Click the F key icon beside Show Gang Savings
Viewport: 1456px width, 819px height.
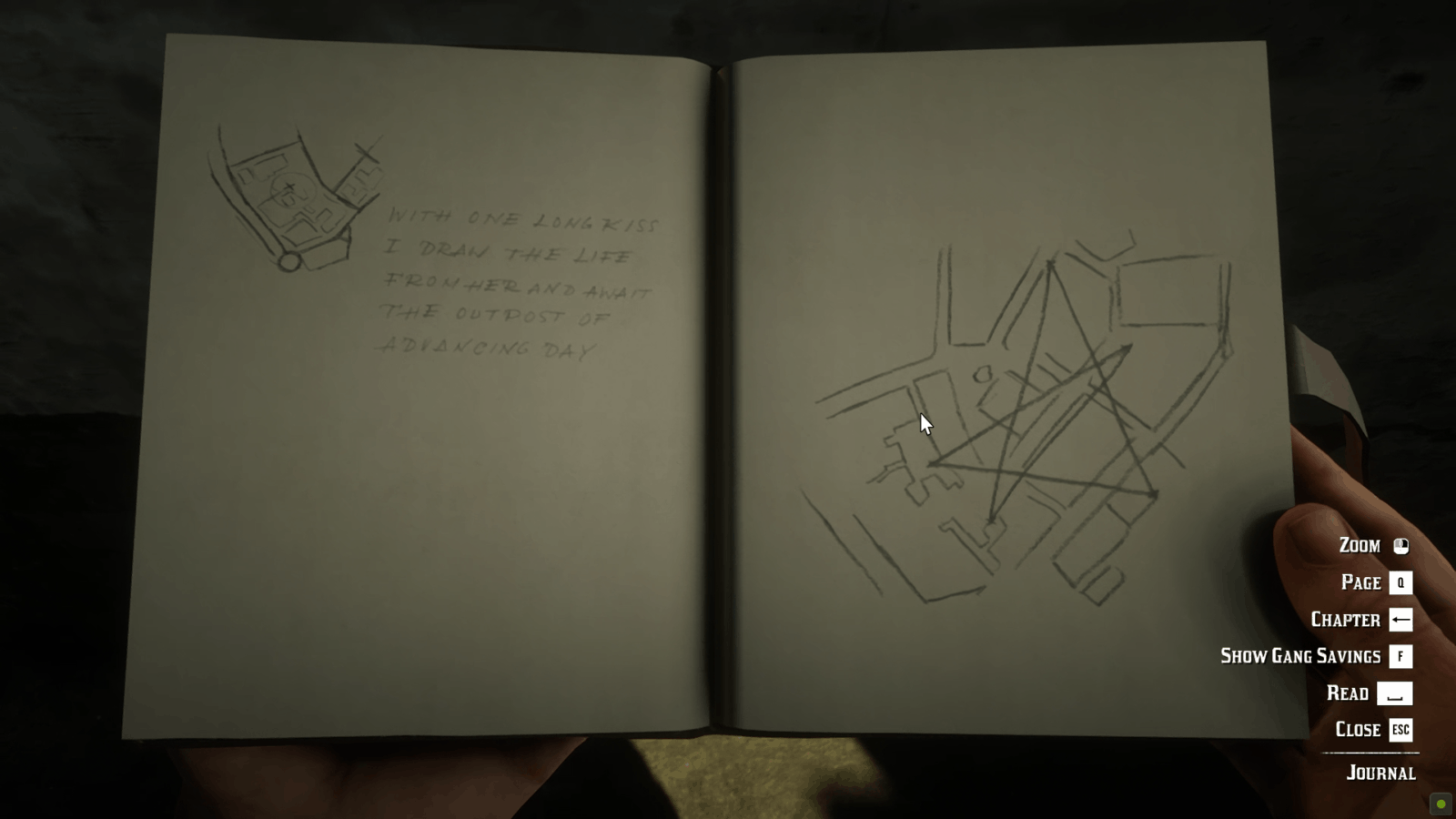1399,656
